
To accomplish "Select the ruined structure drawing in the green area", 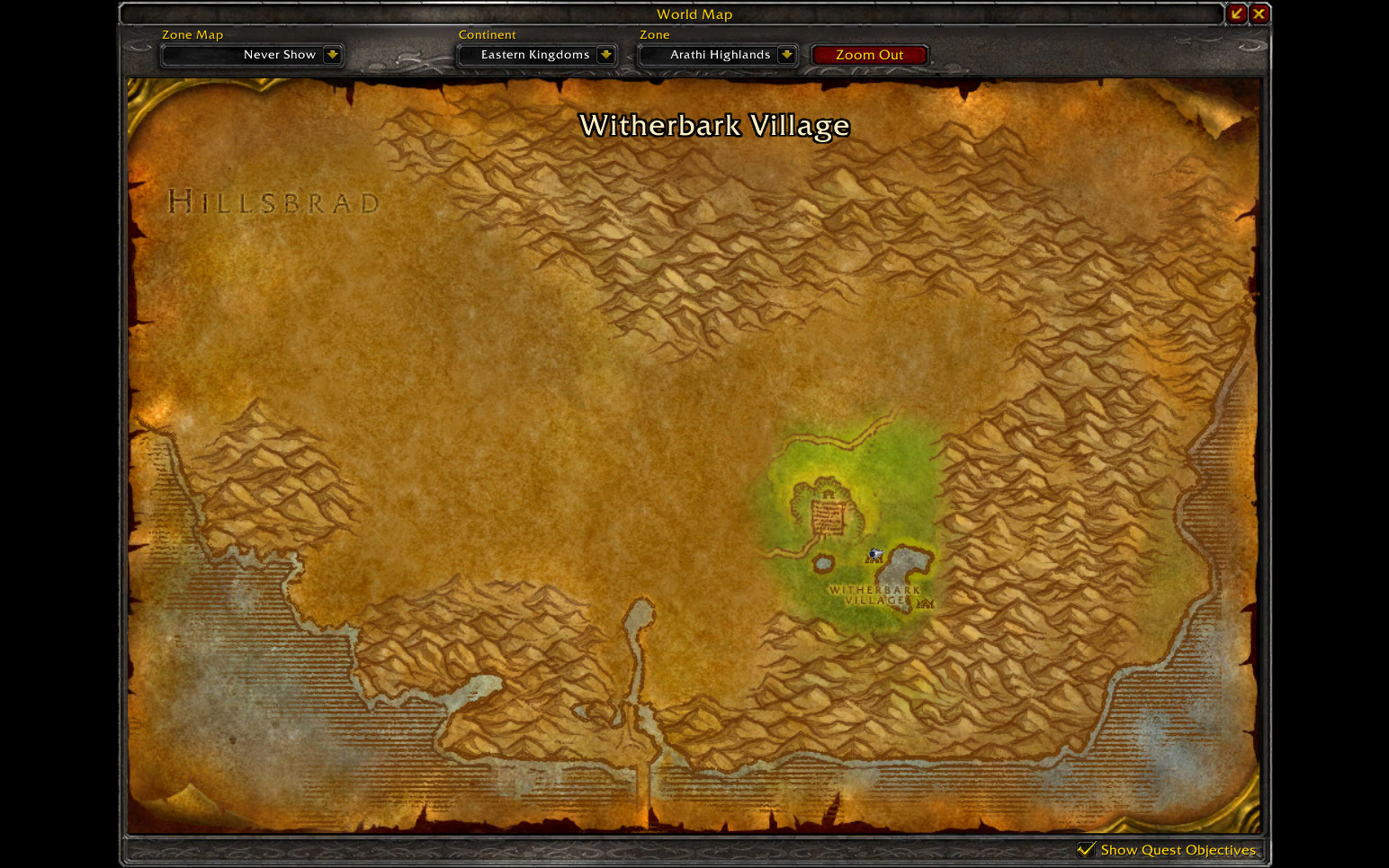I will [x=828, y=517].
